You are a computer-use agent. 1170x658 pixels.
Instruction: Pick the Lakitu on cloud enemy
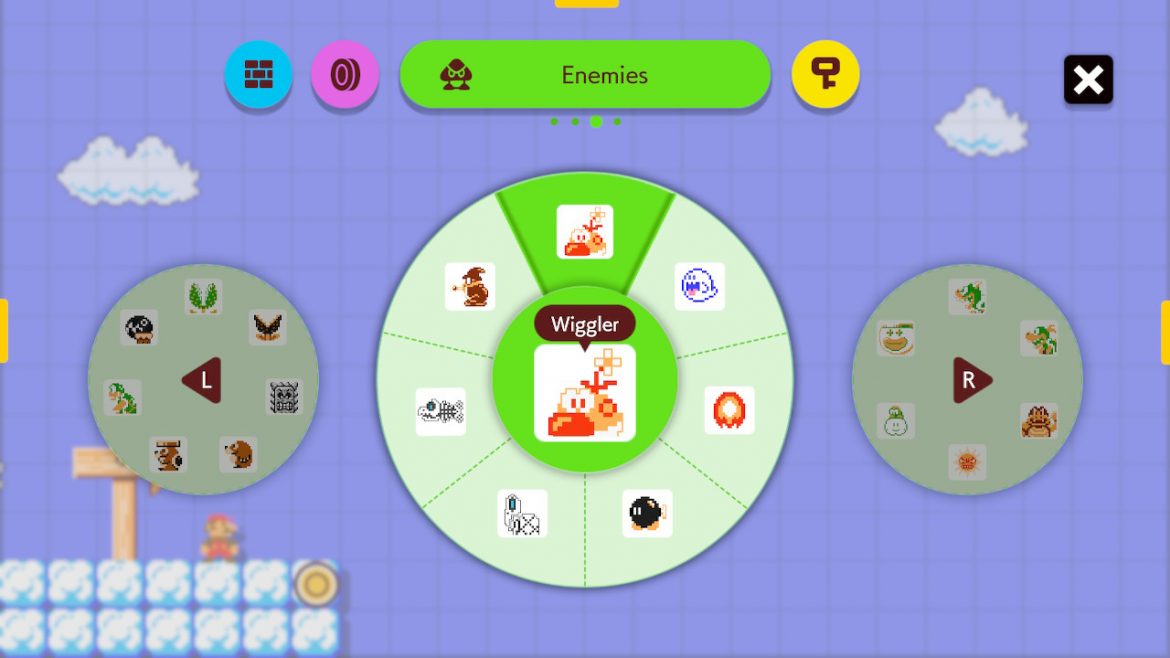[895, 421]
